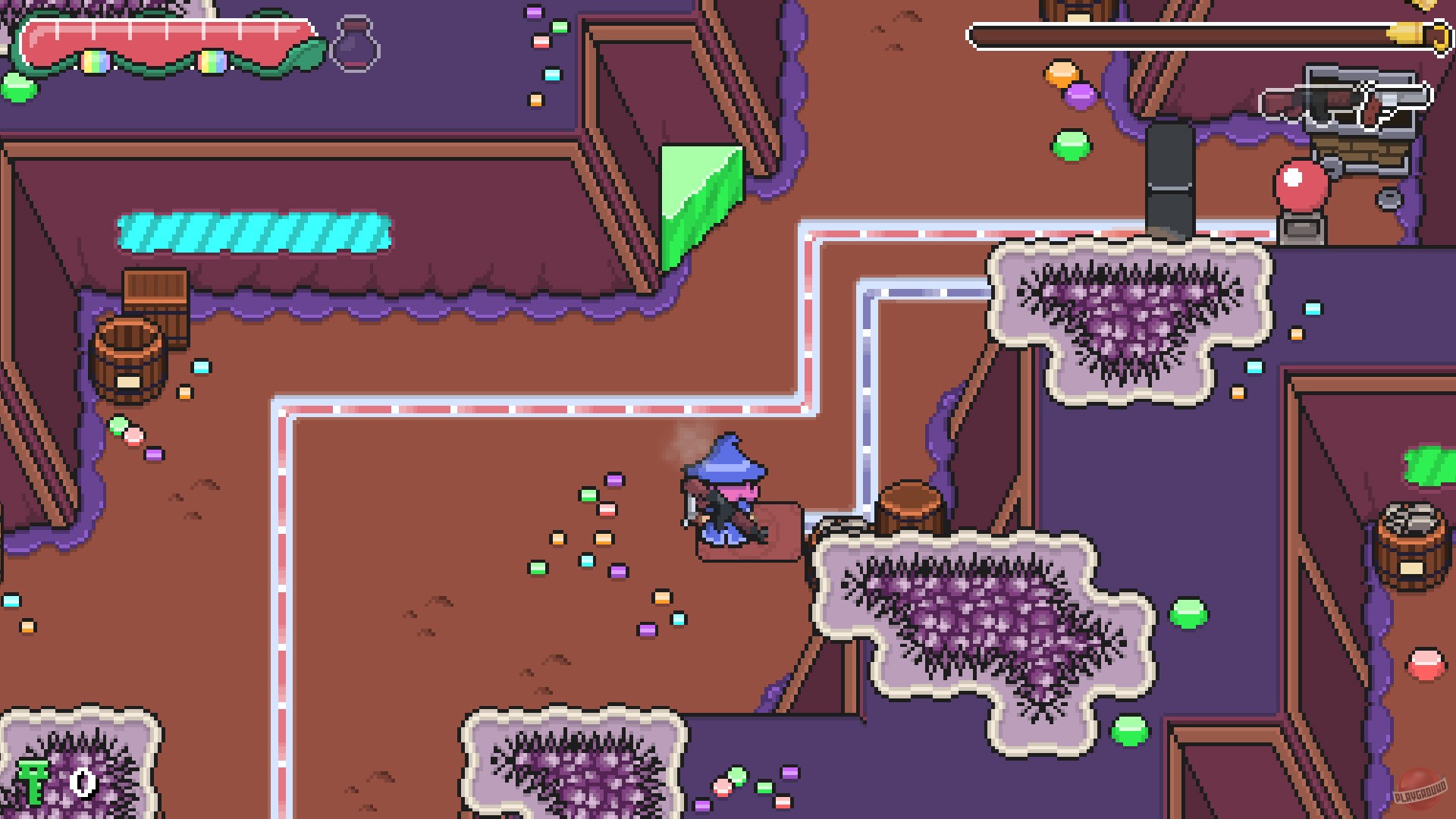Select the potion flask in the HUD
The height and width of the screenshot is (819, 1456).
point(353,45)
